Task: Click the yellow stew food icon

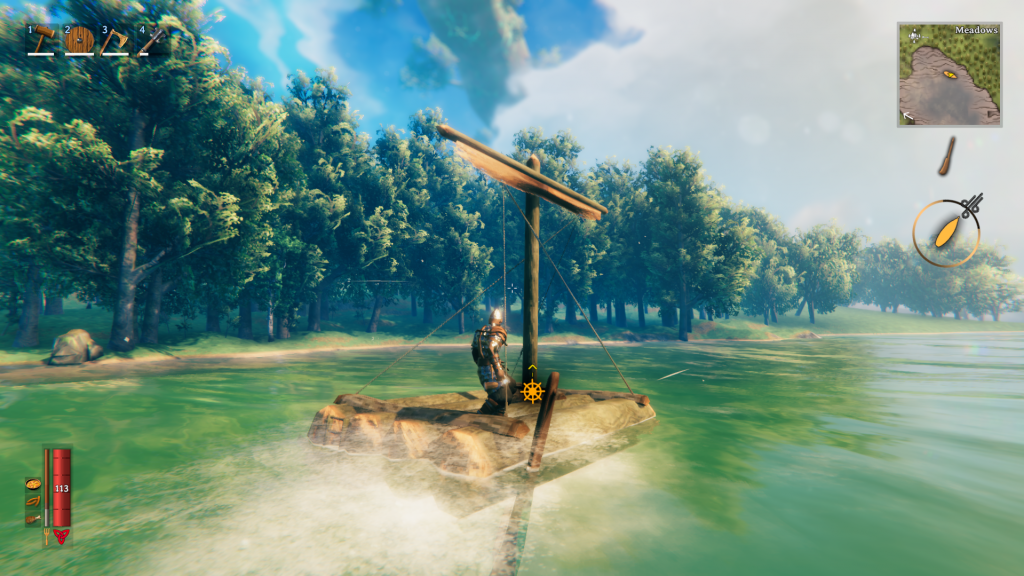Action: [x=33, y=484]
